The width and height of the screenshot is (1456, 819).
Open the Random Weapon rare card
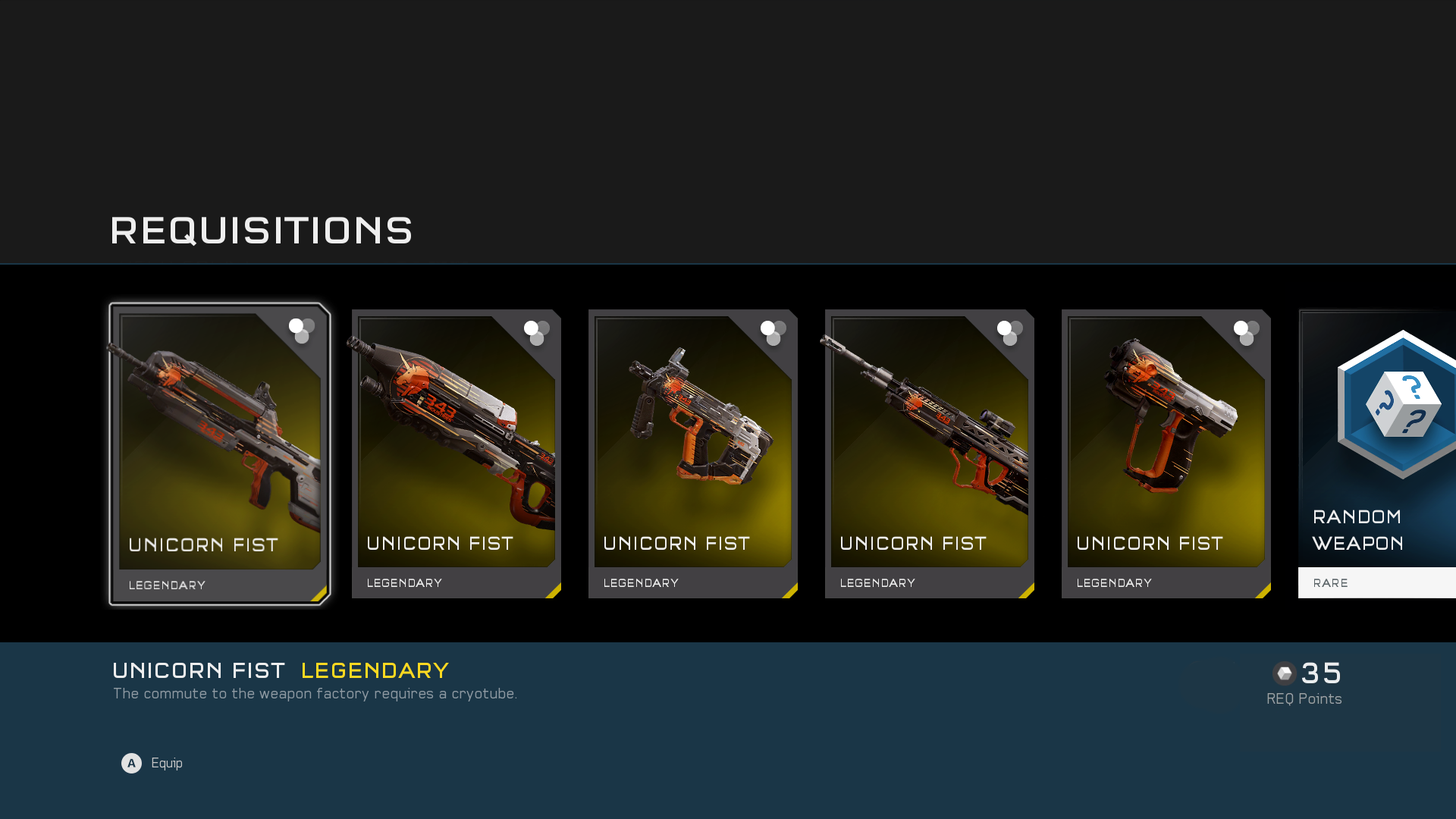pos(1377,453)
